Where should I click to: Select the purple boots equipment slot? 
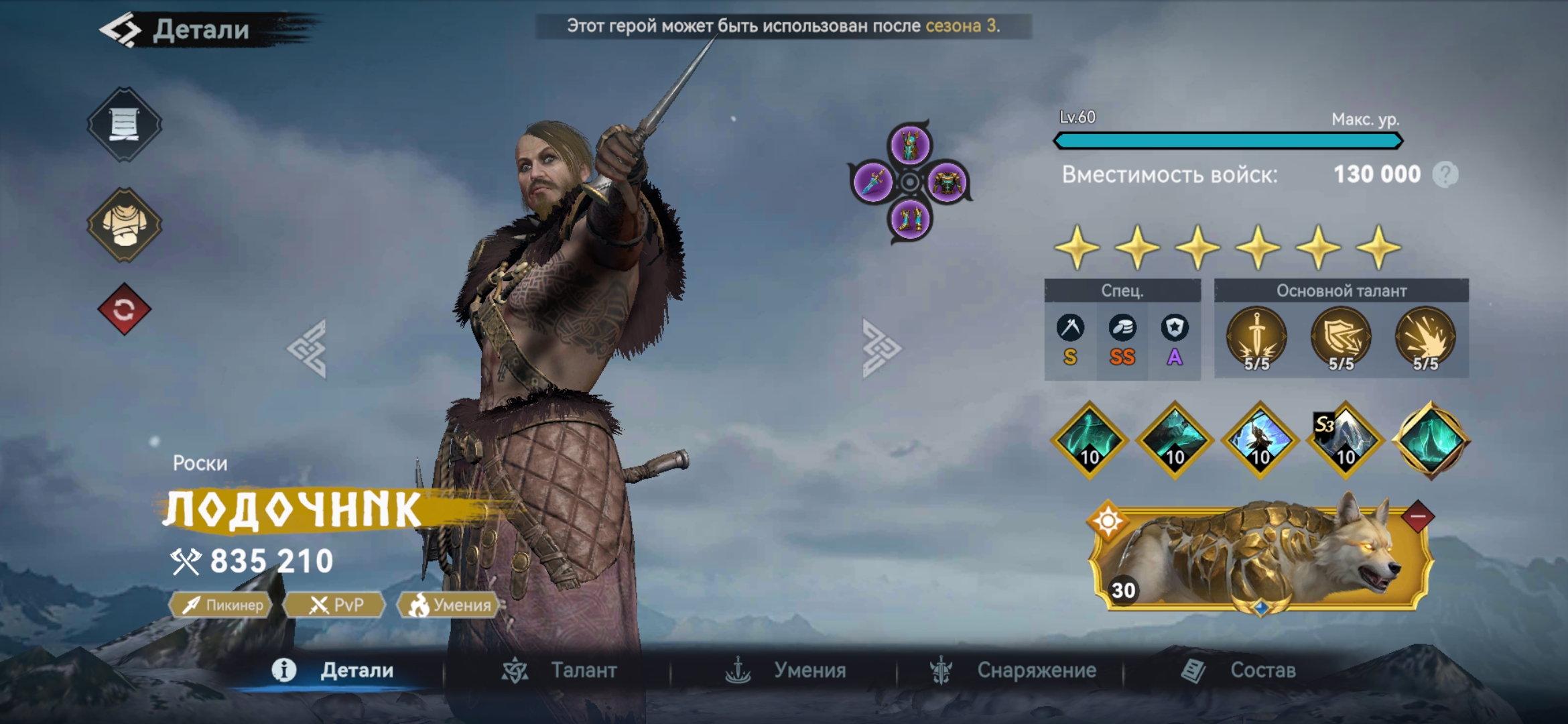(909, 219)
